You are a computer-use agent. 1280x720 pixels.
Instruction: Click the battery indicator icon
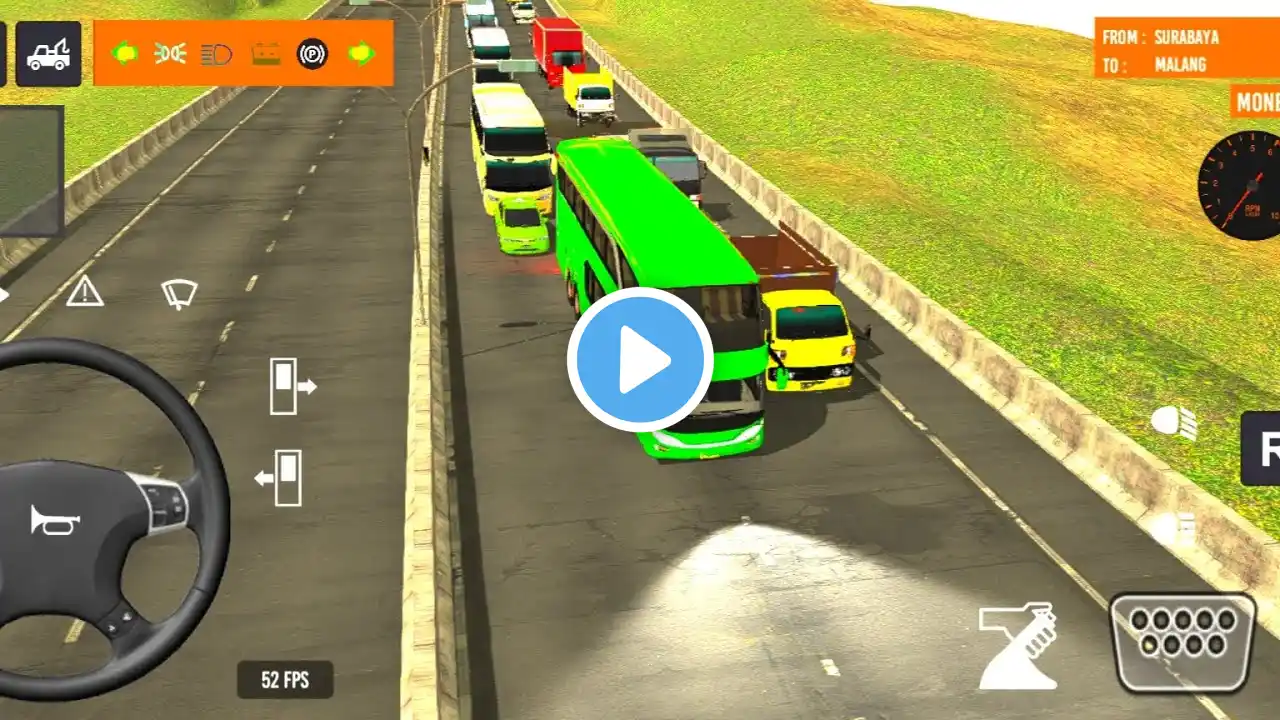pyautogui.click(x=265, y=54)
